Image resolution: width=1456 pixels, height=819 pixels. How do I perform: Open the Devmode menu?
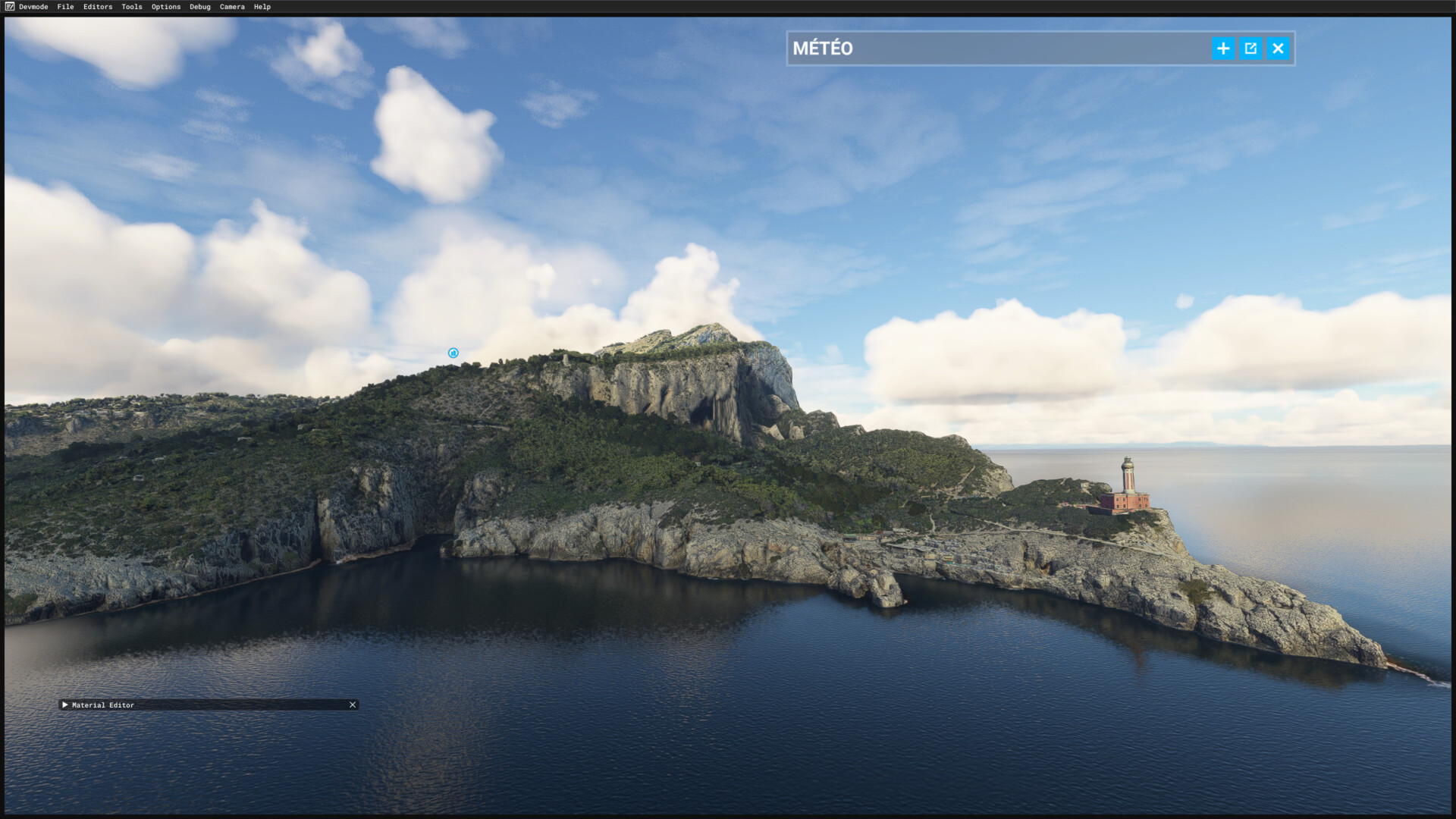click(33, 7)
